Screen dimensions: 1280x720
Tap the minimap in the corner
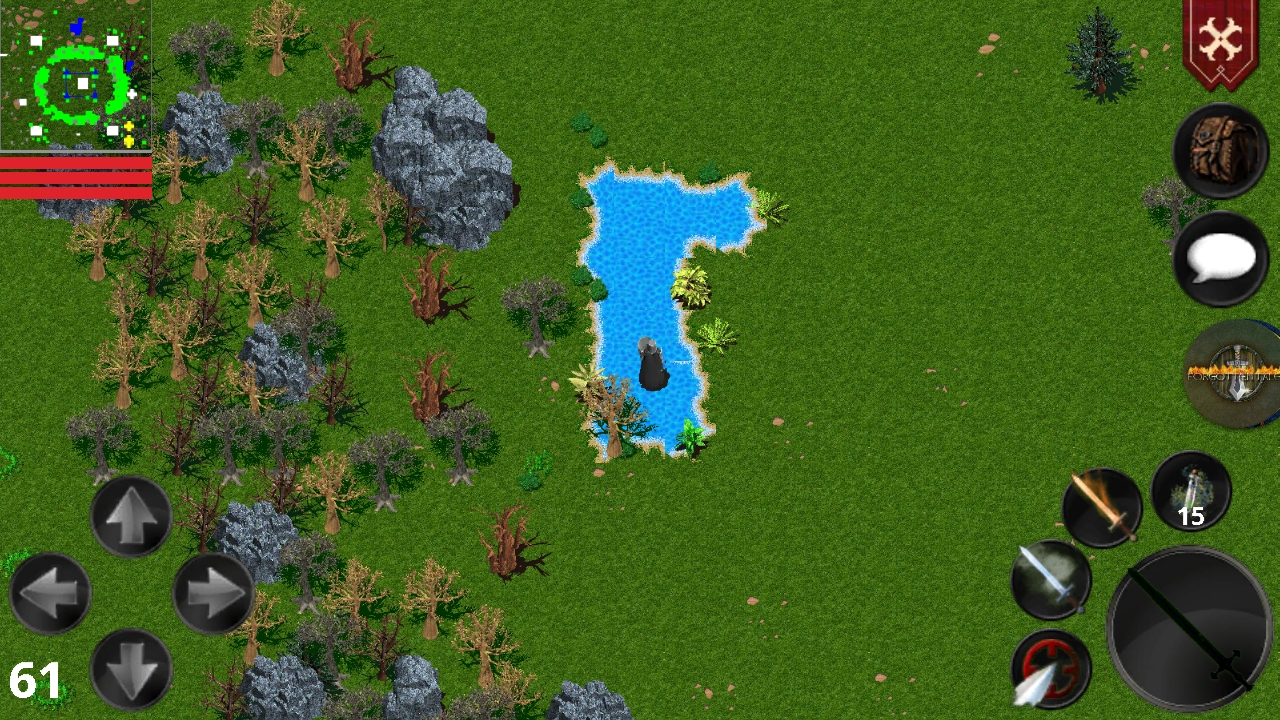75,75
